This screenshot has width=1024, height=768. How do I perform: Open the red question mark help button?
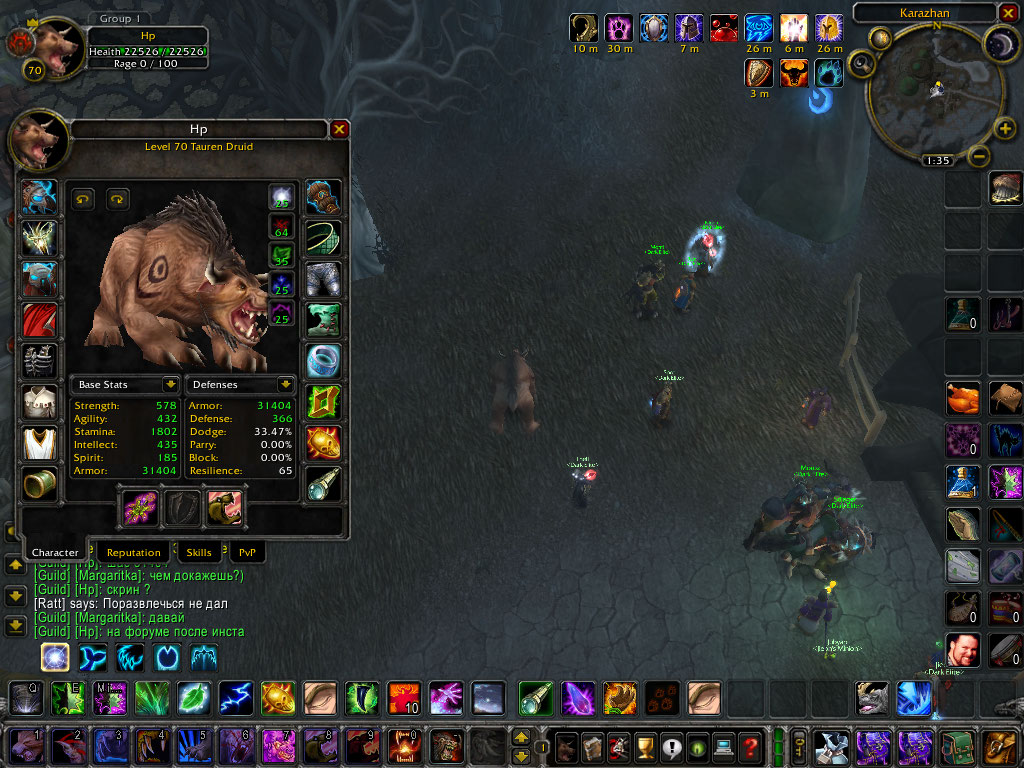[749, 745]
